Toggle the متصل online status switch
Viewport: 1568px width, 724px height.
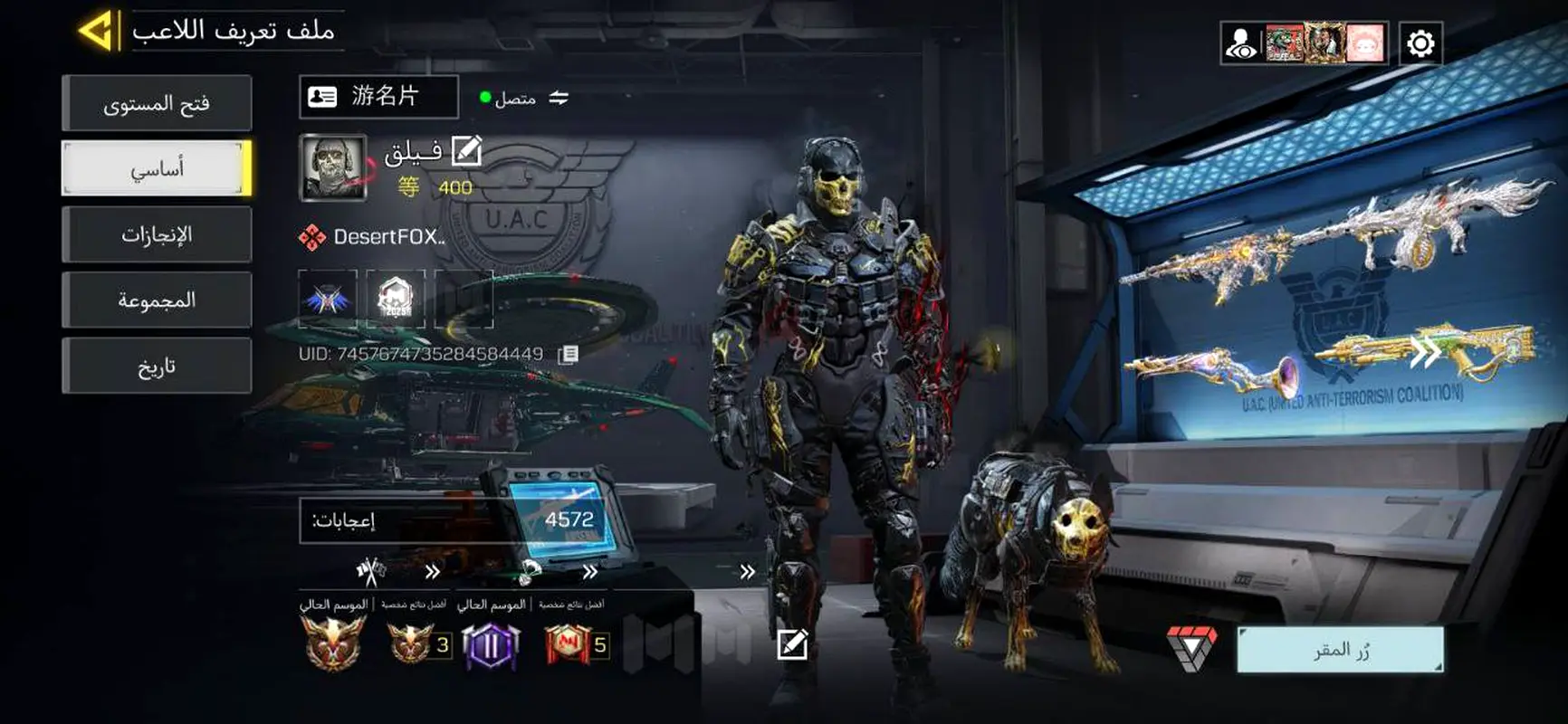[559, 98]
